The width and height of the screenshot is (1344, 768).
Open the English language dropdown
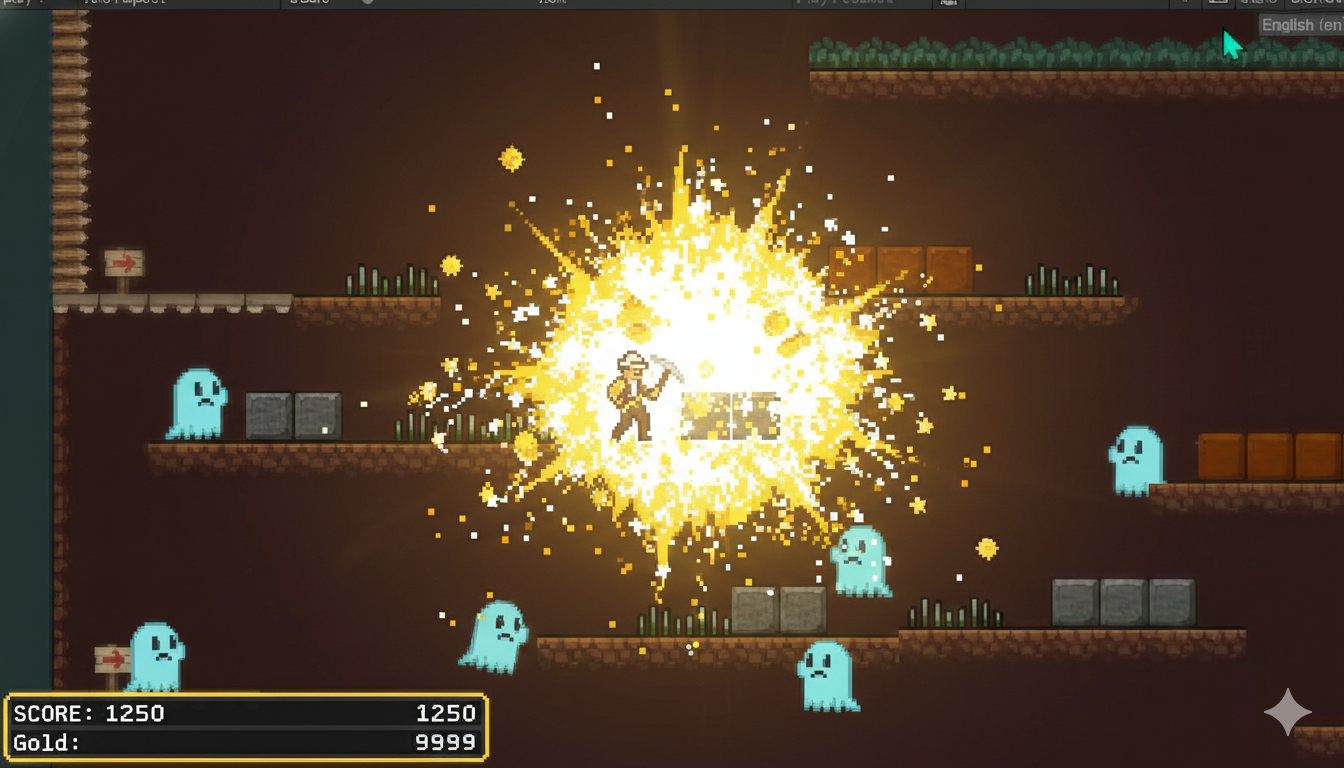1300,25
